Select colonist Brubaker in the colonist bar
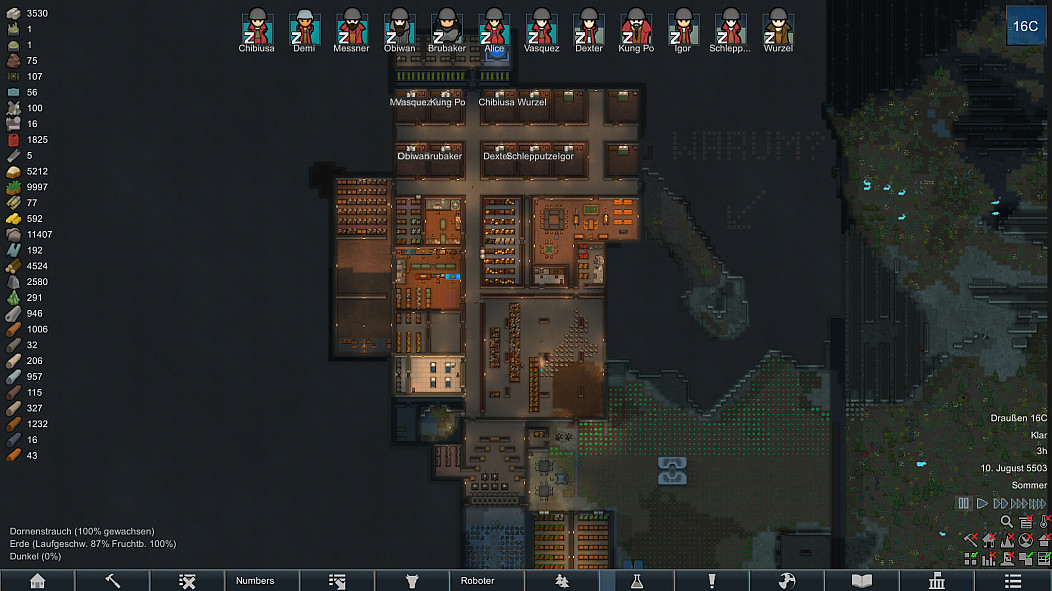This screenshot has height=591, width=1052. tap(446, 27)
